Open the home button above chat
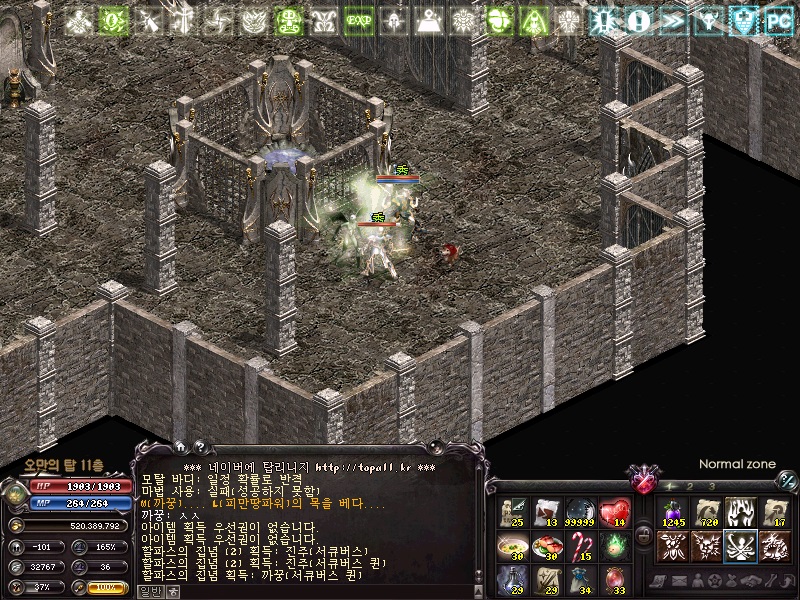The image size is (800, 600). (x=180, y=447)
